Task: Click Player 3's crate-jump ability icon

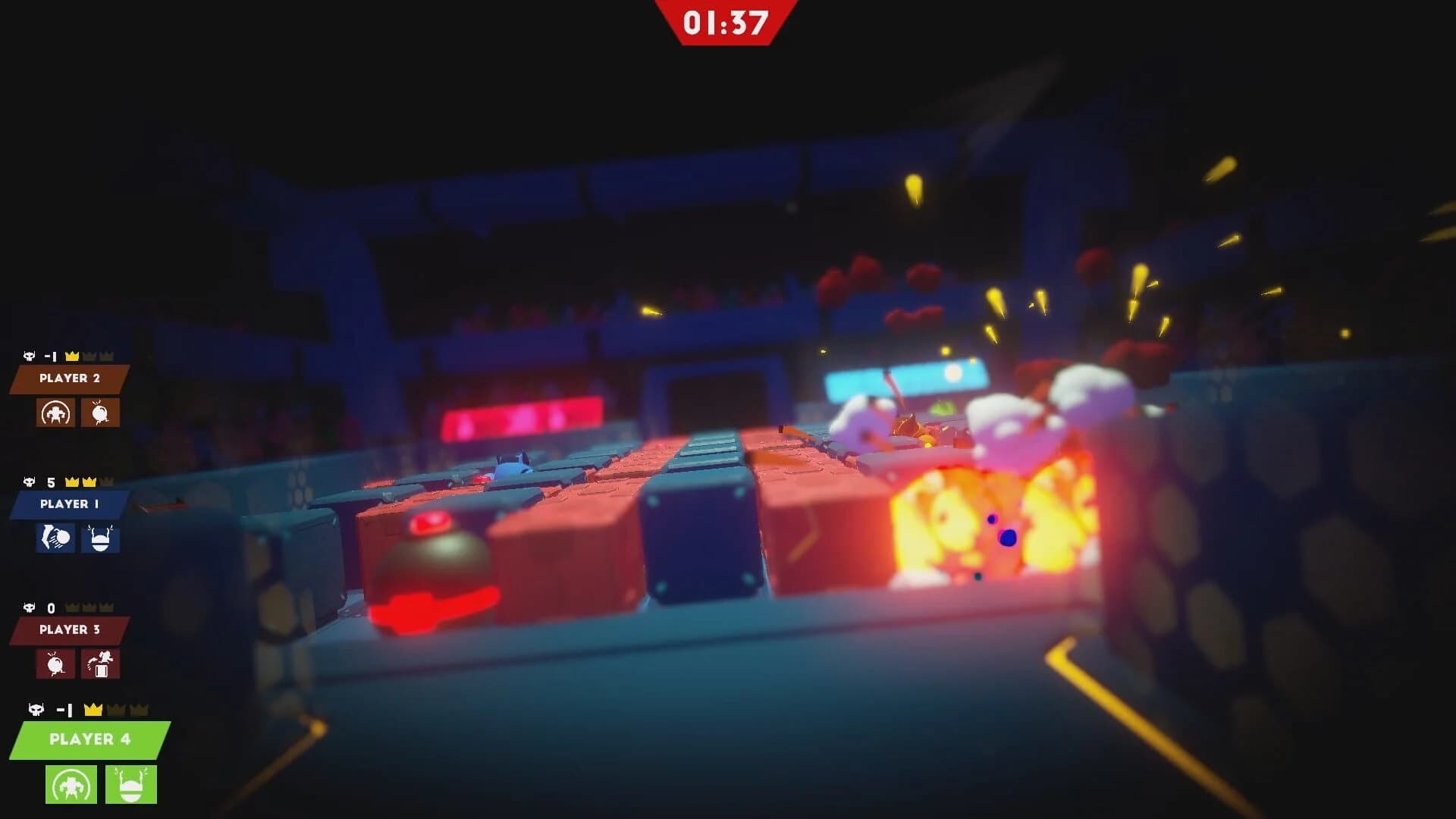Action: [99, 665]
